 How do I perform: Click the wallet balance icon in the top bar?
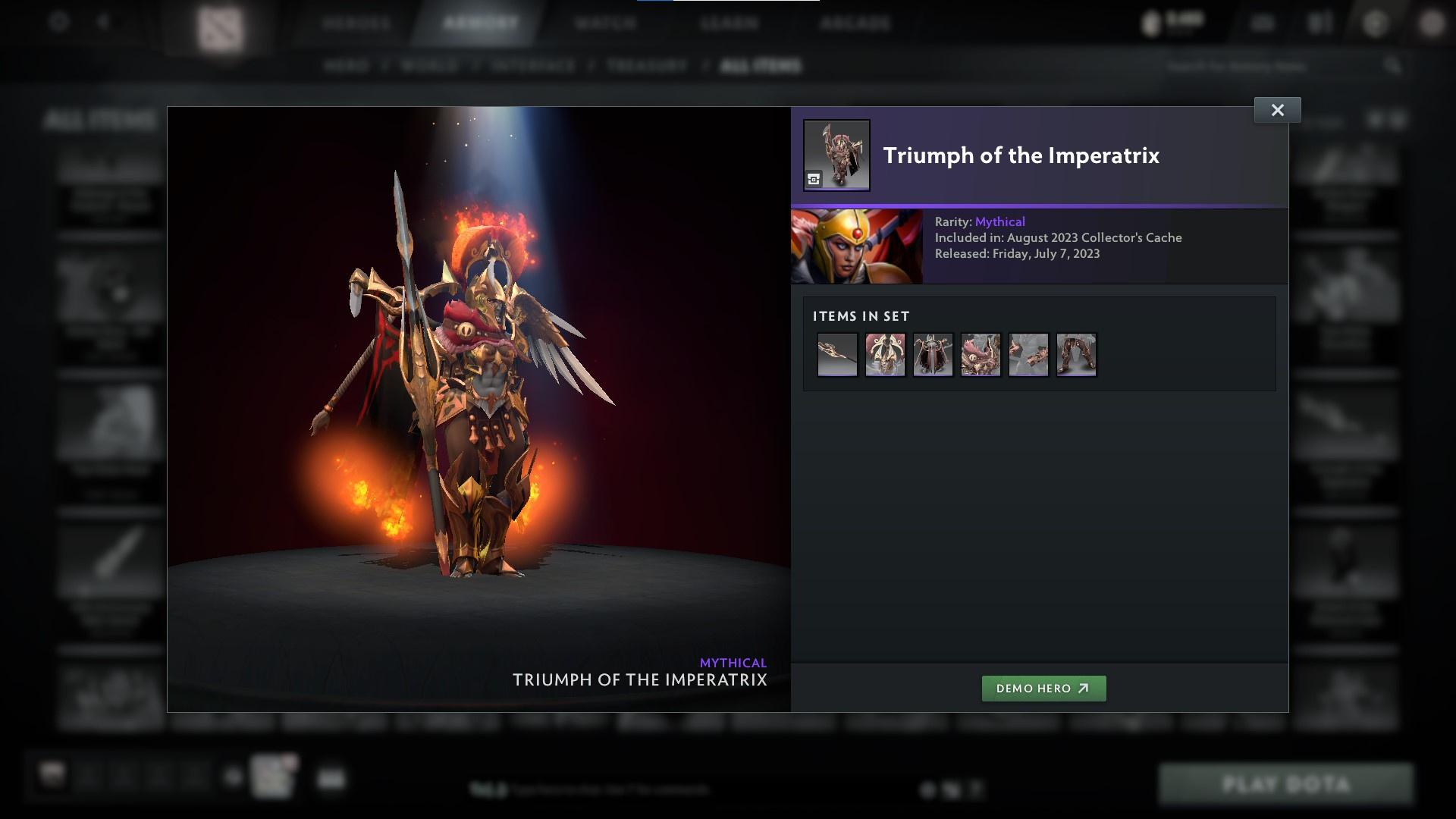click(1151, 21)
